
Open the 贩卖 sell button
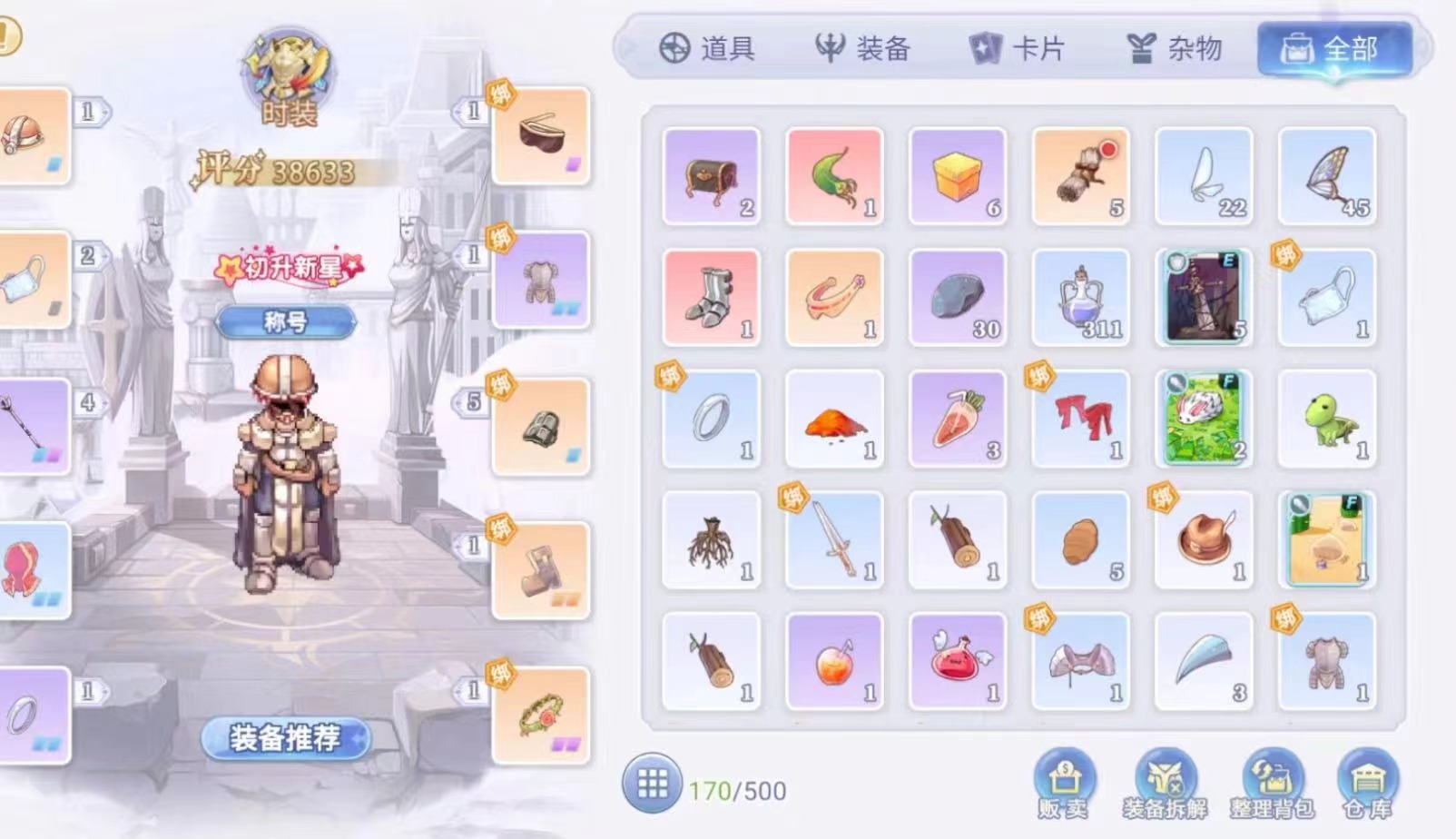[1064, 783]
